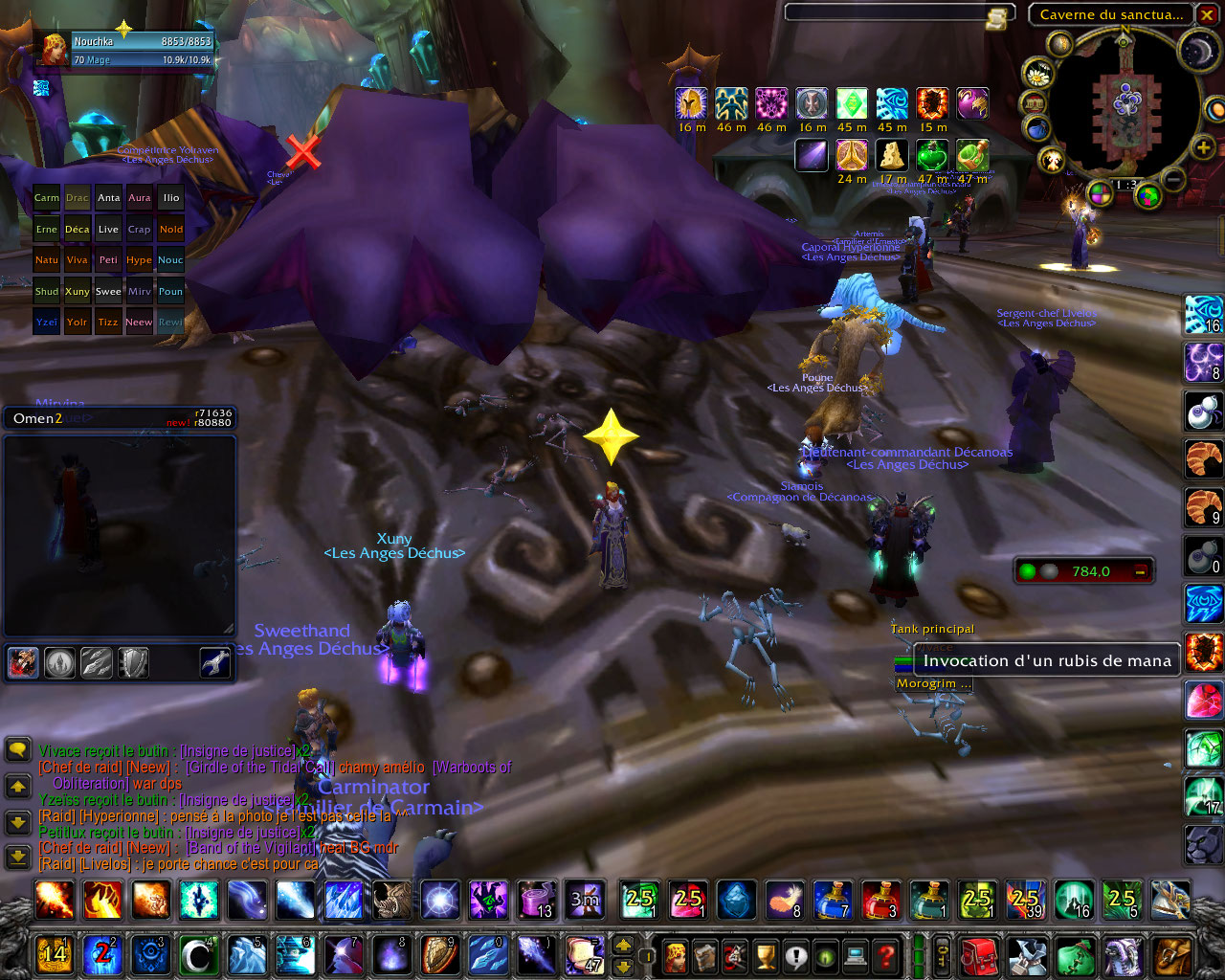Open the minimap

click(x=1125, y=104)
